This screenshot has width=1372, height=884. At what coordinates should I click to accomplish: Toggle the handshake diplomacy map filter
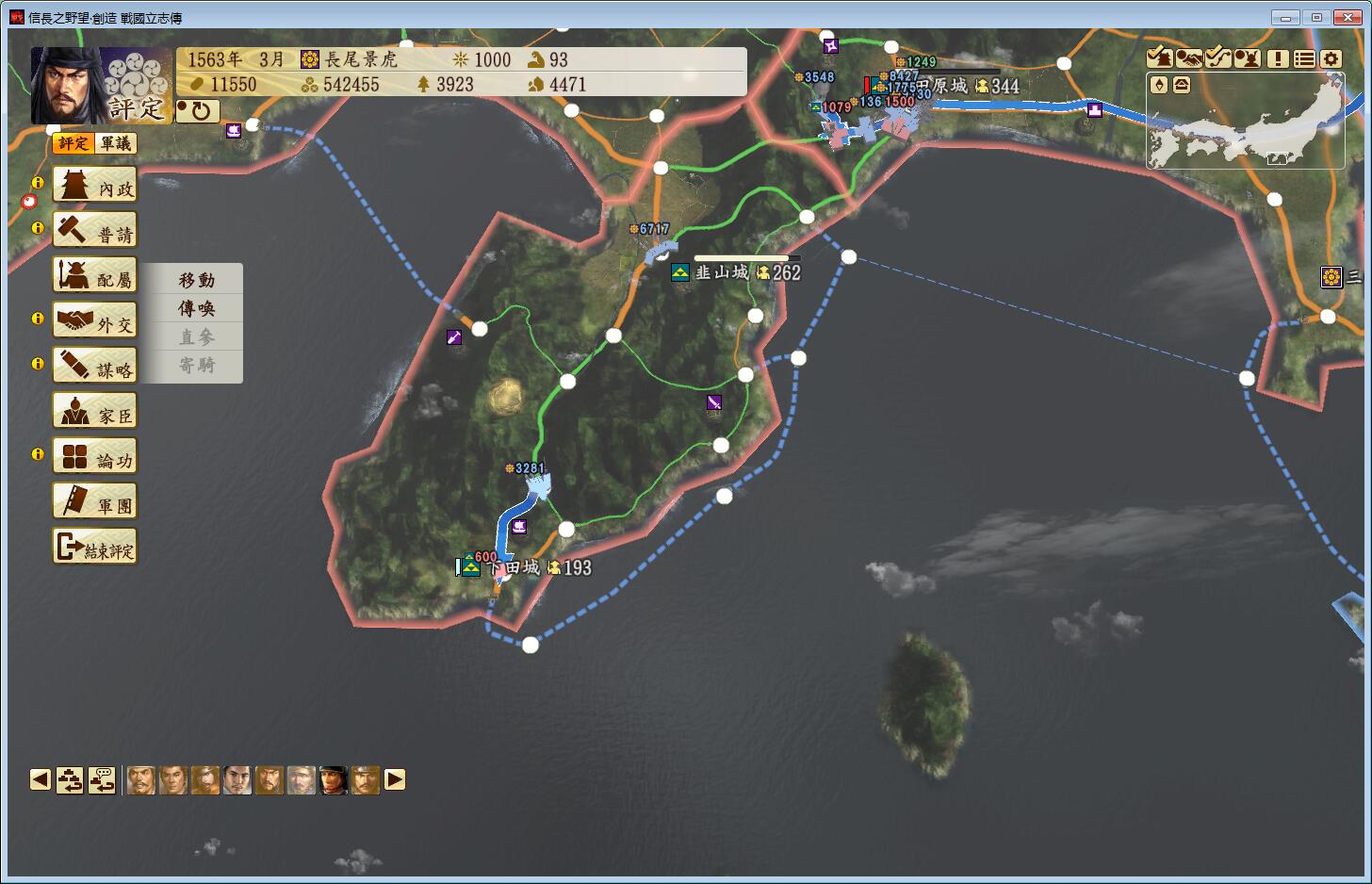click(1188, 58)
